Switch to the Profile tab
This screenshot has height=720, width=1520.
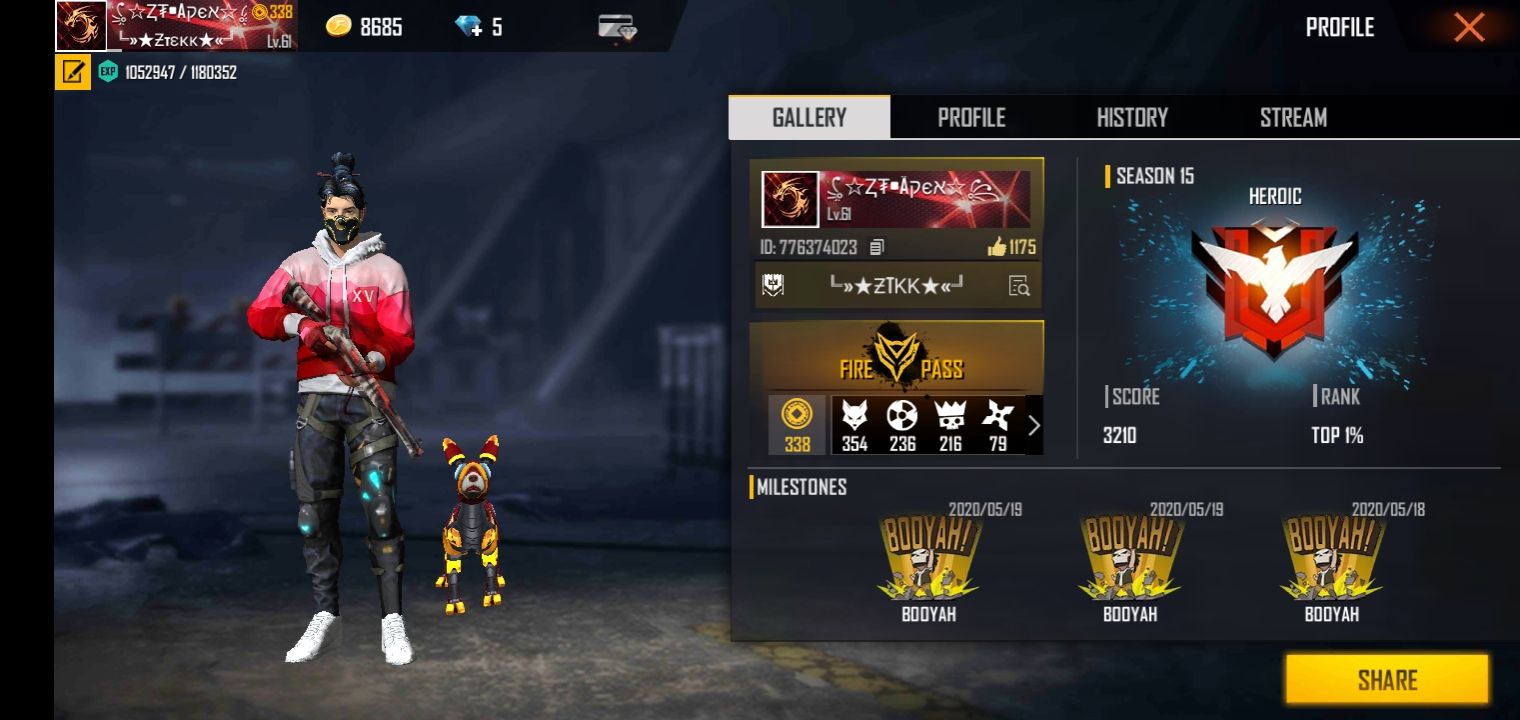coord(971,117)
